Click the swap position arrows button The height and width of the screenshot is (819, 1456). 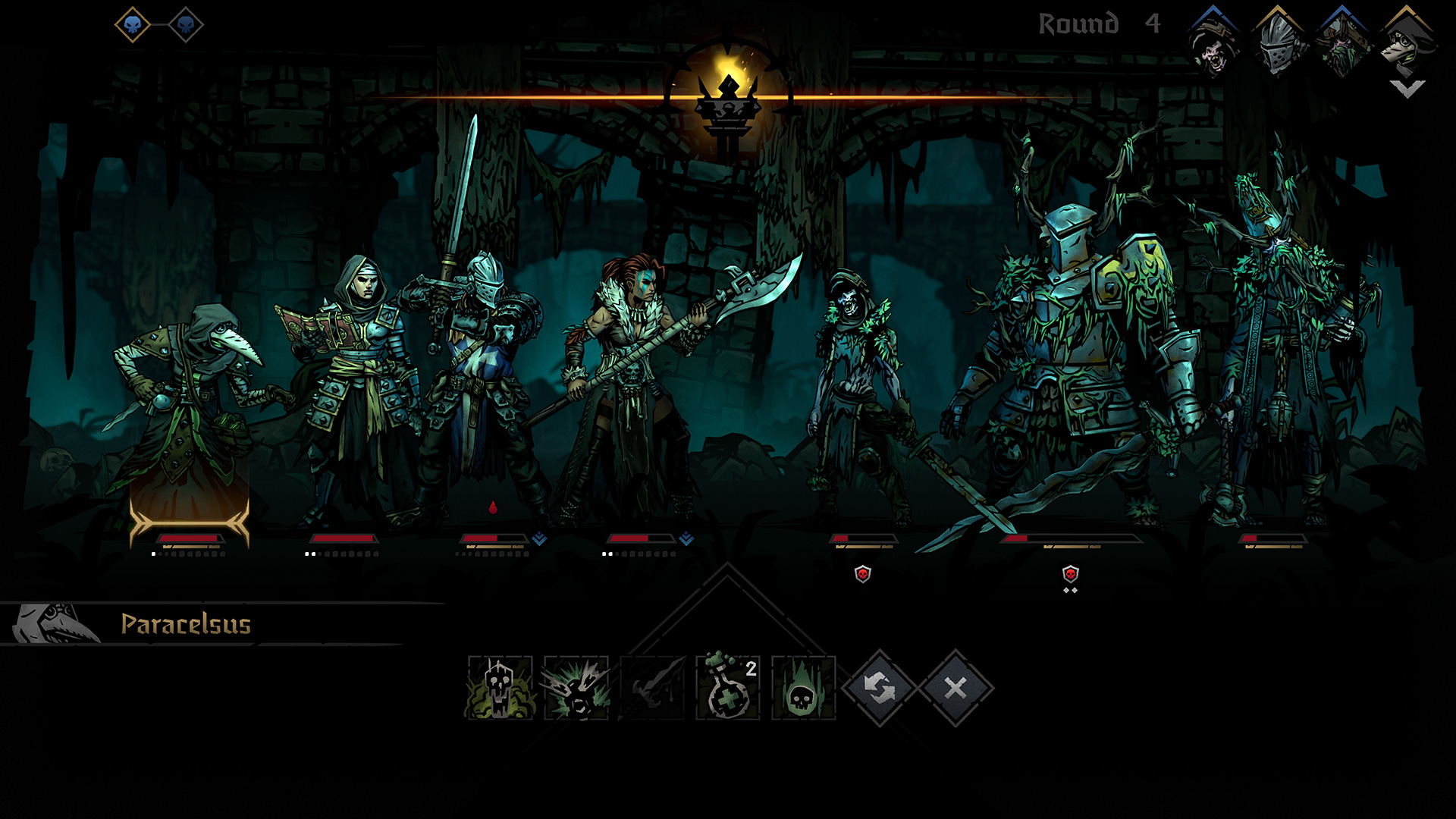click(880, 688)
